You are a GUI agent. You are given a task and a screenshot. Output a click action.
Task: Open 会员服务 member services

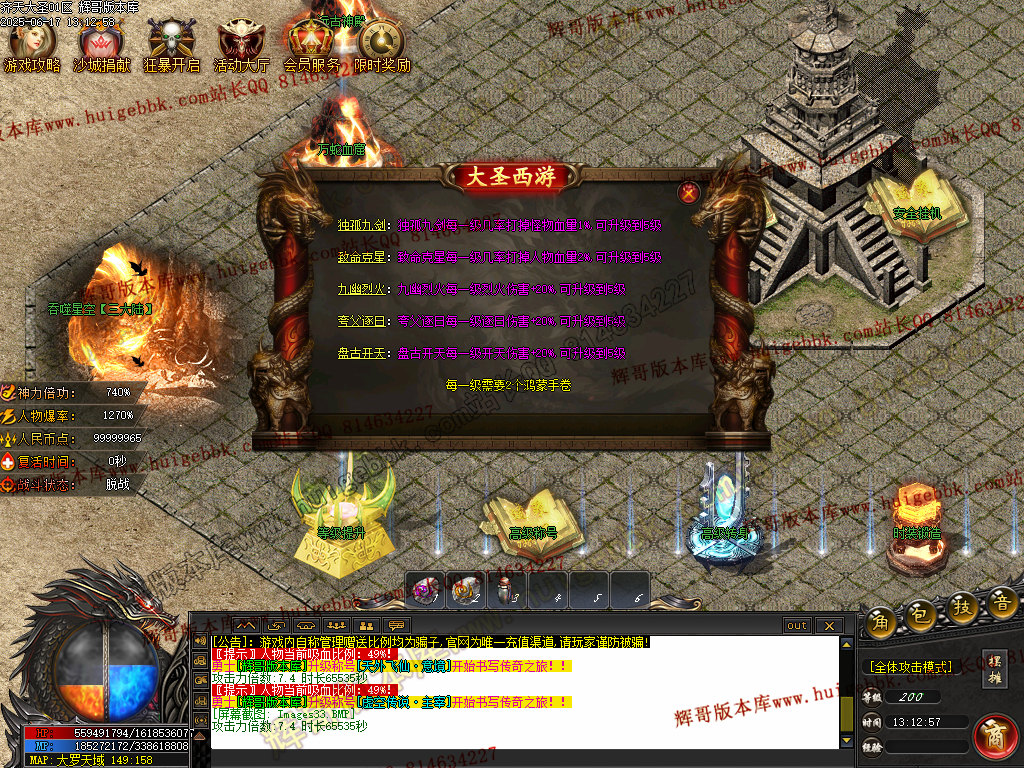coord(311,46)
